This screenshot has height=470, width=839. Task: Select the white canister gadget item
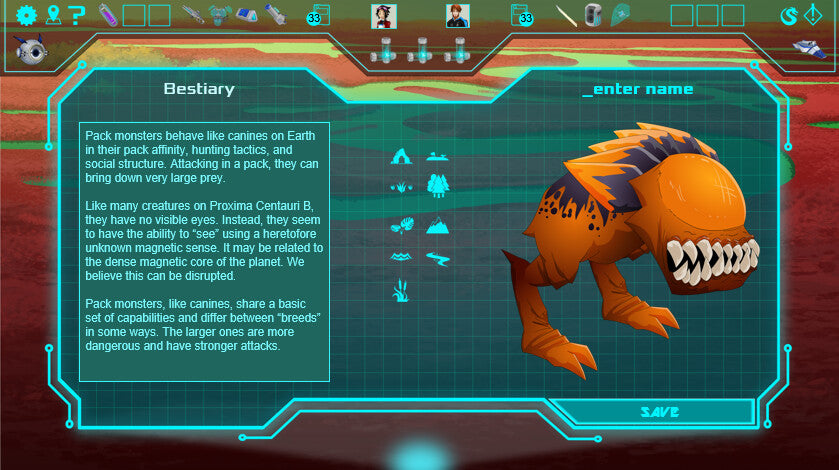[593, 15]
